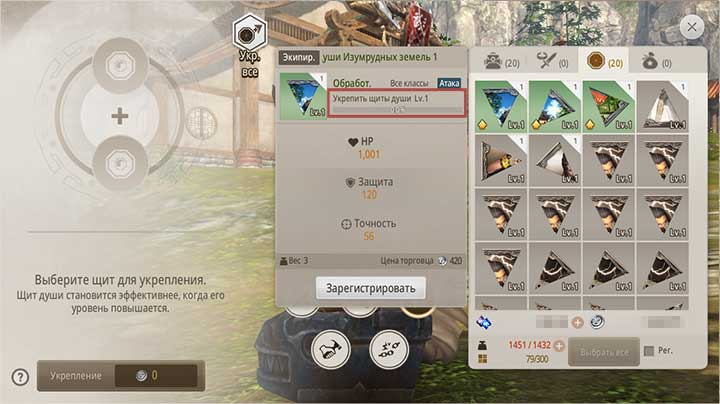Open the help question mark

click(19, 377)
